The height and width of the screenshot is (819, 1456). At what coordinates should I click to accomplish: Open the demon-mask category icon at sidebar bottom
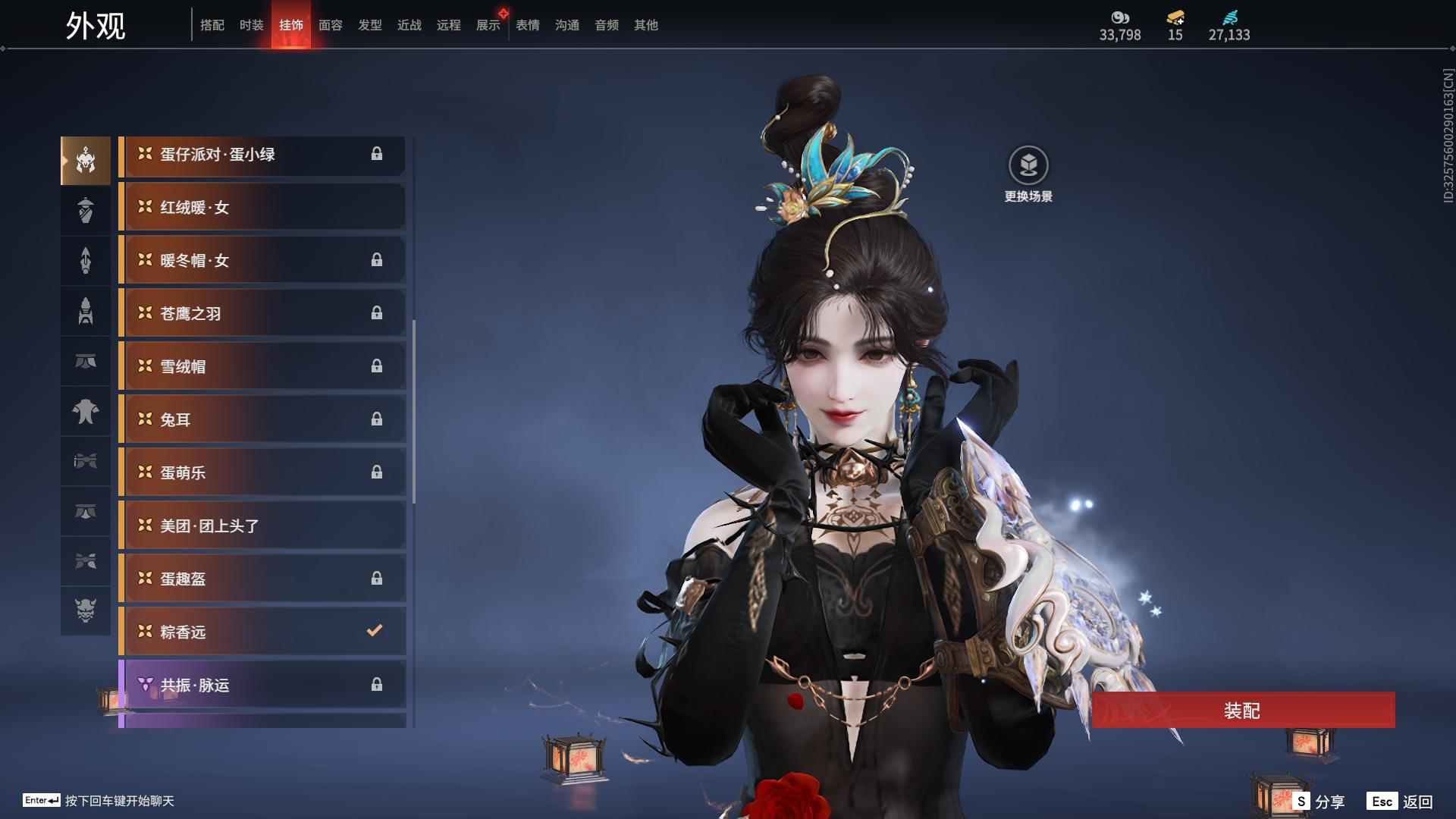coord(86,610)
